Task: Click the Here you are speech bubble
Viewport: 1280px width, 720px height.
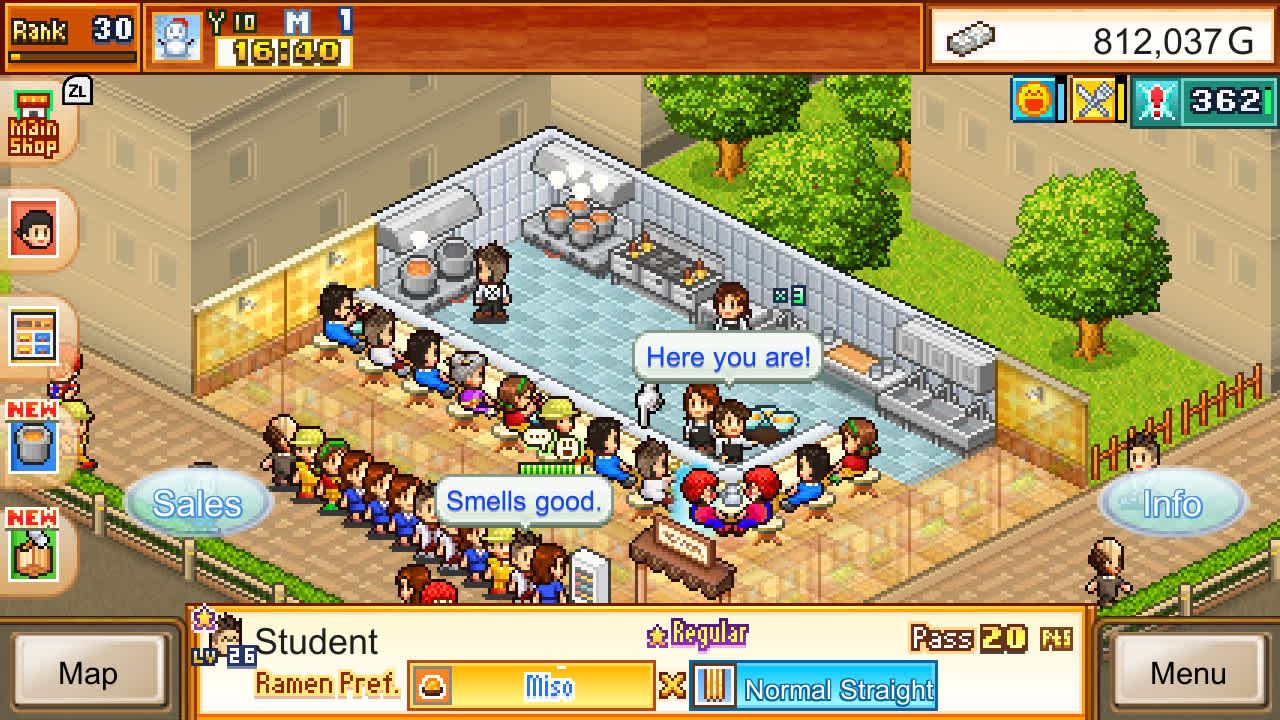Action: coord(727,356)
